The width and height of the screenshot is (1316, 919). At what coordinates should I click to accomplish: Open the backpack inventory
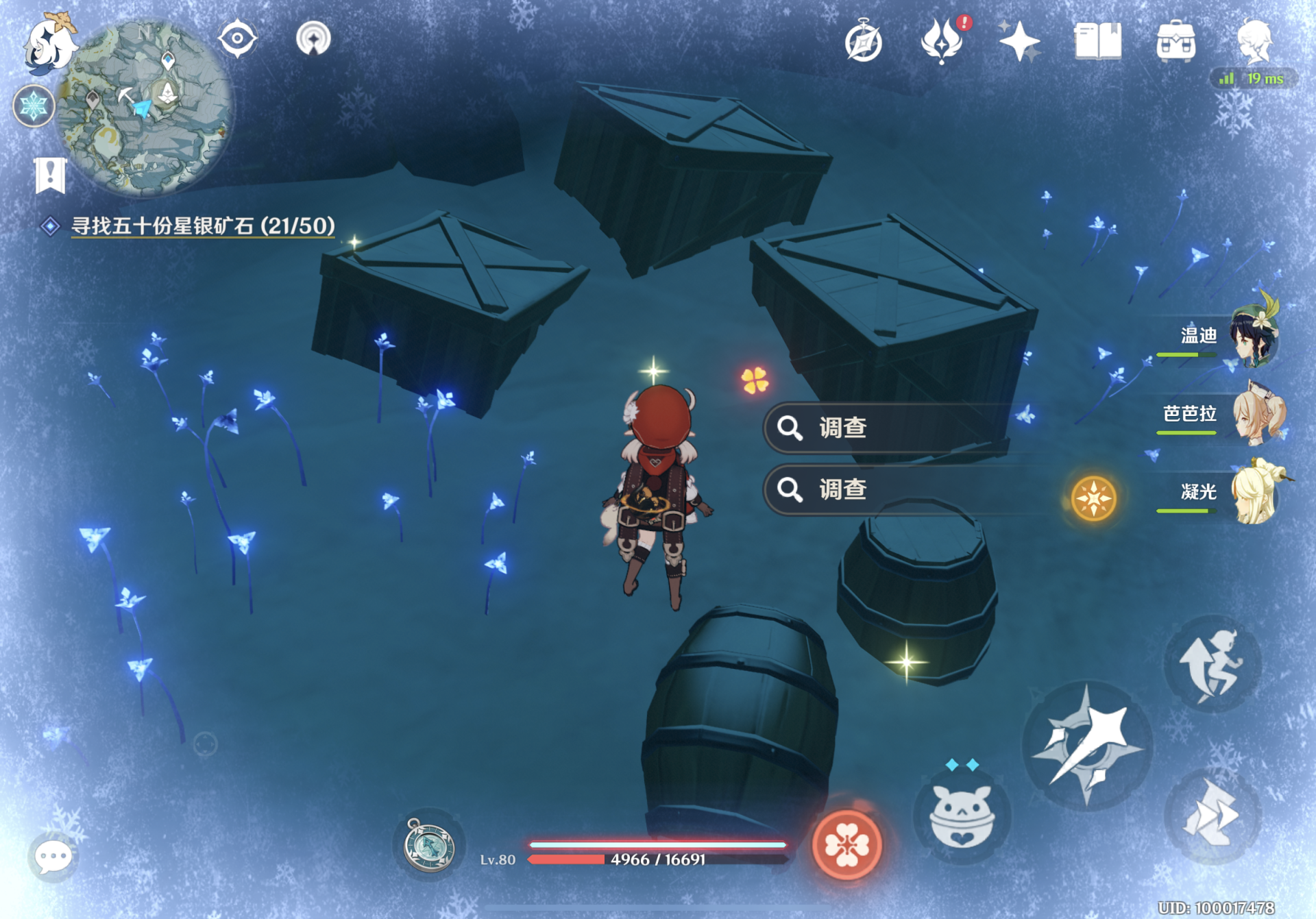point(1175,41)
